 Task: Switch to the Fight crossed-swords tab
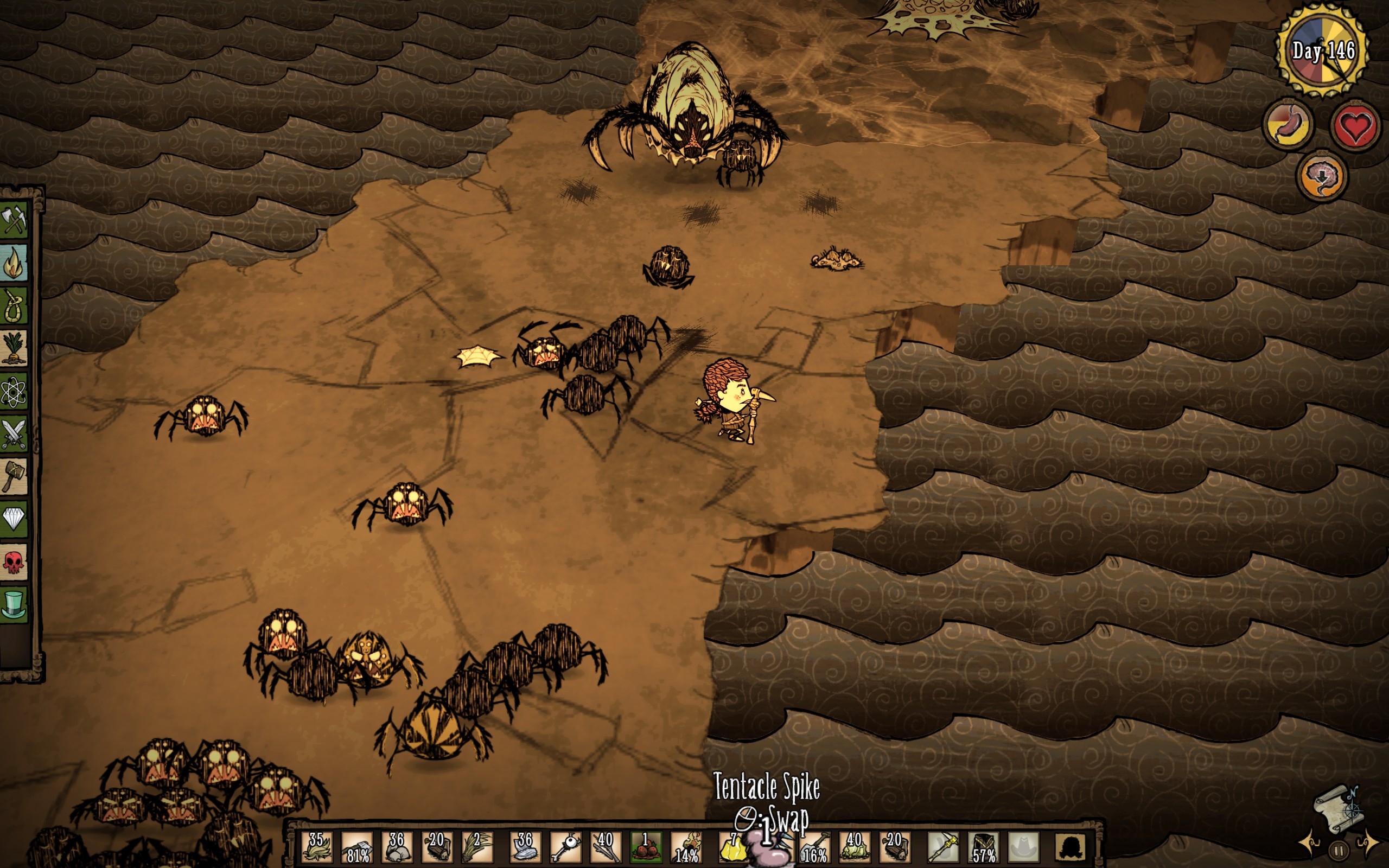click(x=14, y=434)
